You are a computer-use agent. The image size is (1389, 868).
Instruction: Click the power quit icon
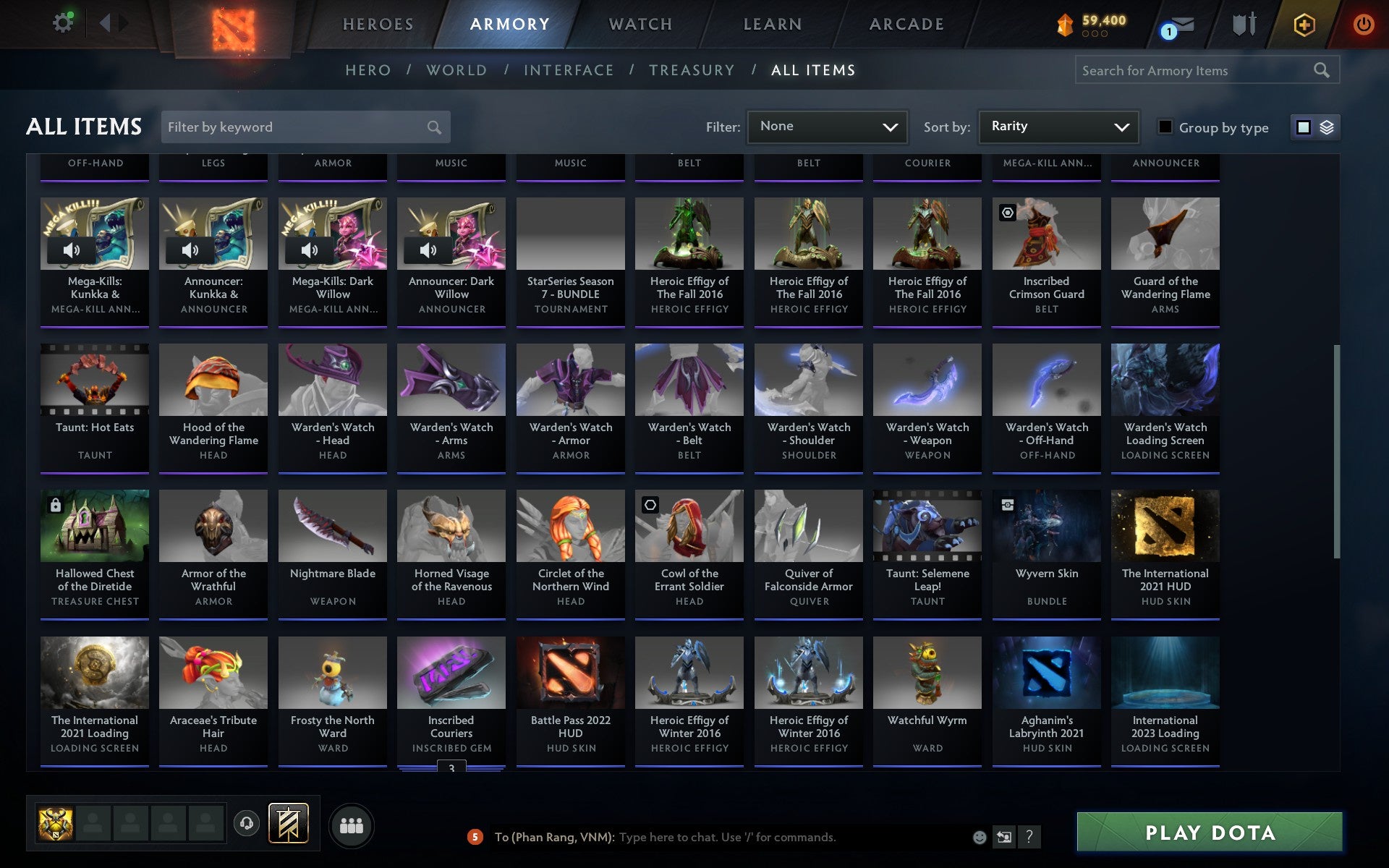[x=1365, y=22]
